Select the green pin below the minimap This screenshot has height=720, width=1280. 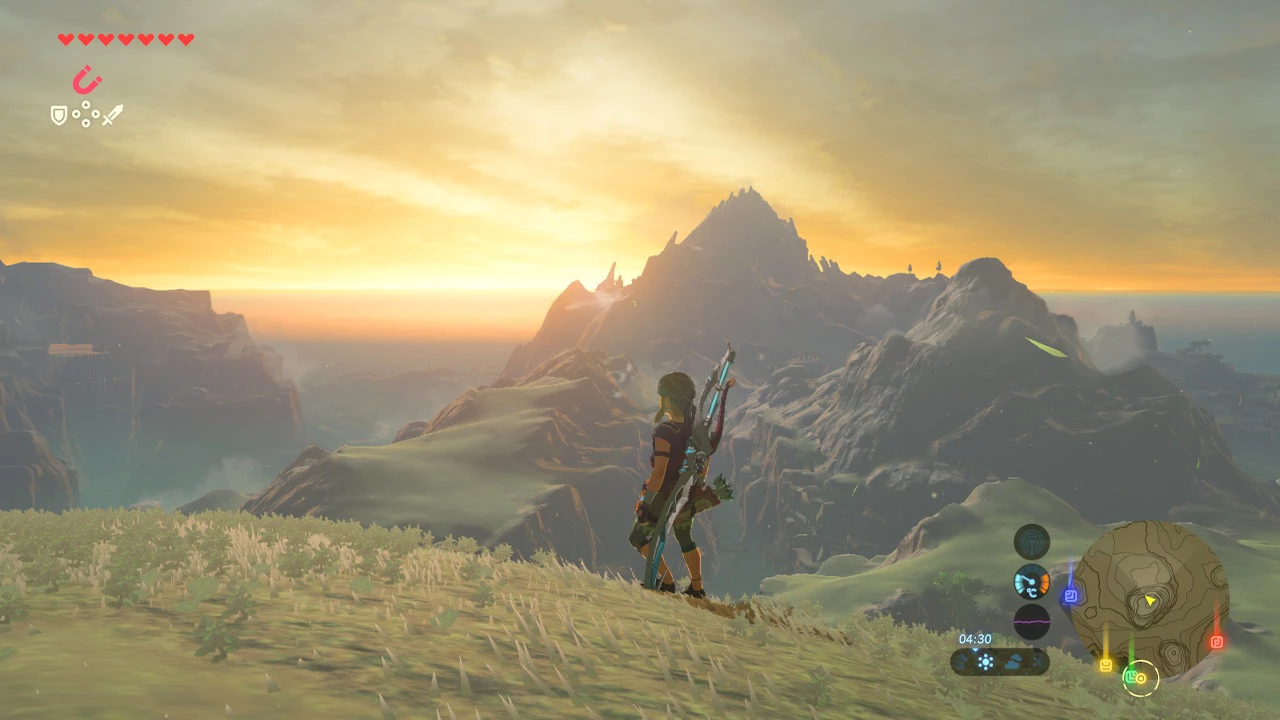click(x=1130, y=676)
